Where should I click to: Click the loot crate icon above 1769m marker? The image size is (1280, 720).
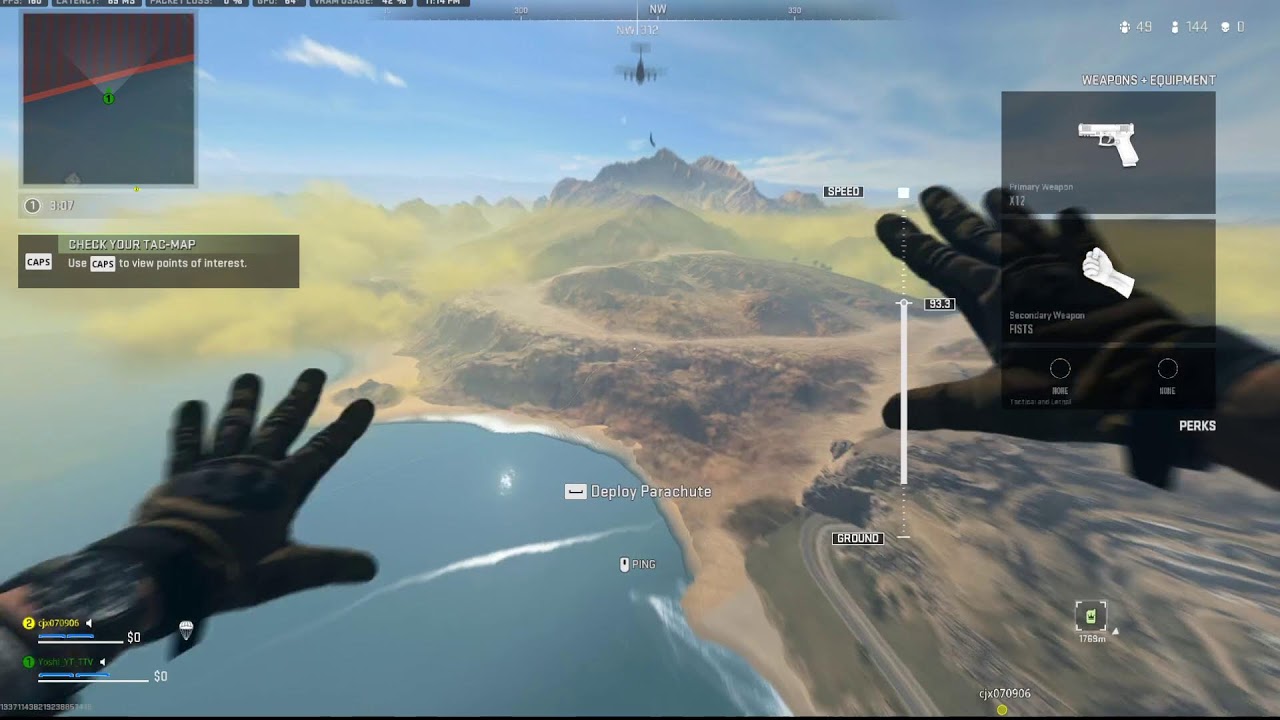point(1089,614)
